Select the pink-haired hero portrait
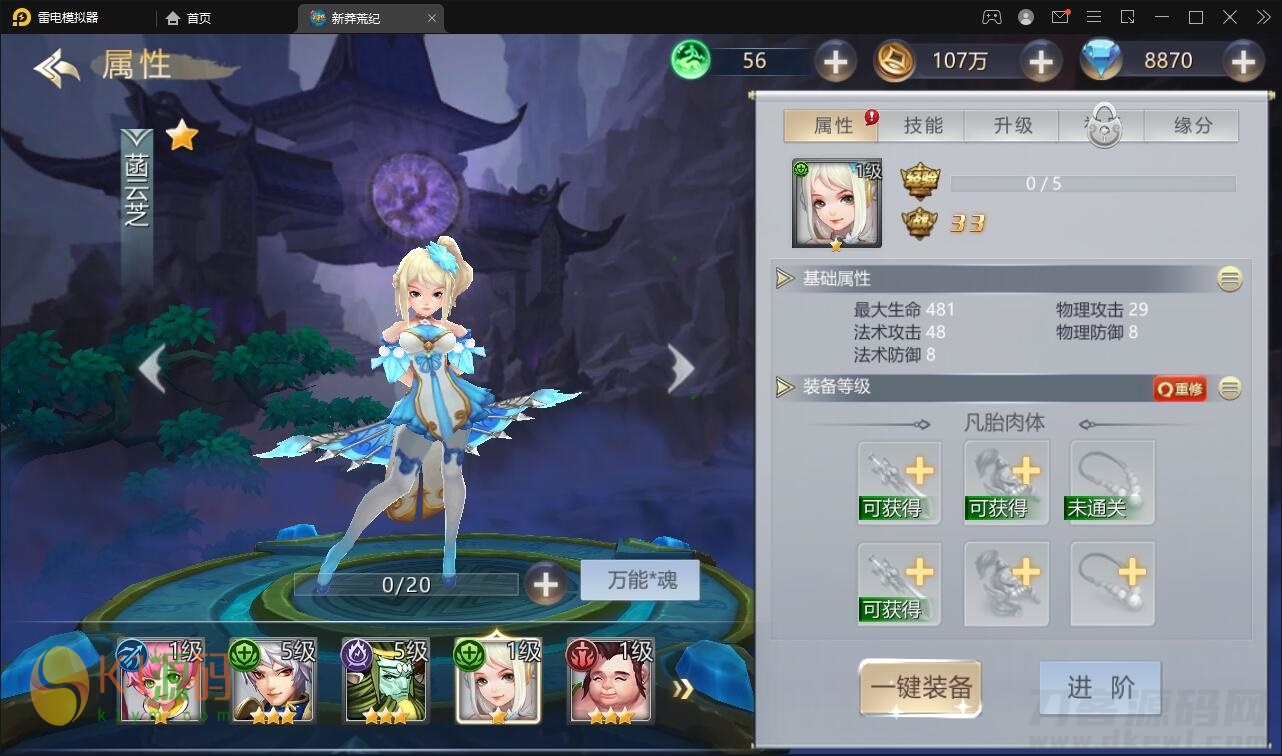 click(160, 681)
